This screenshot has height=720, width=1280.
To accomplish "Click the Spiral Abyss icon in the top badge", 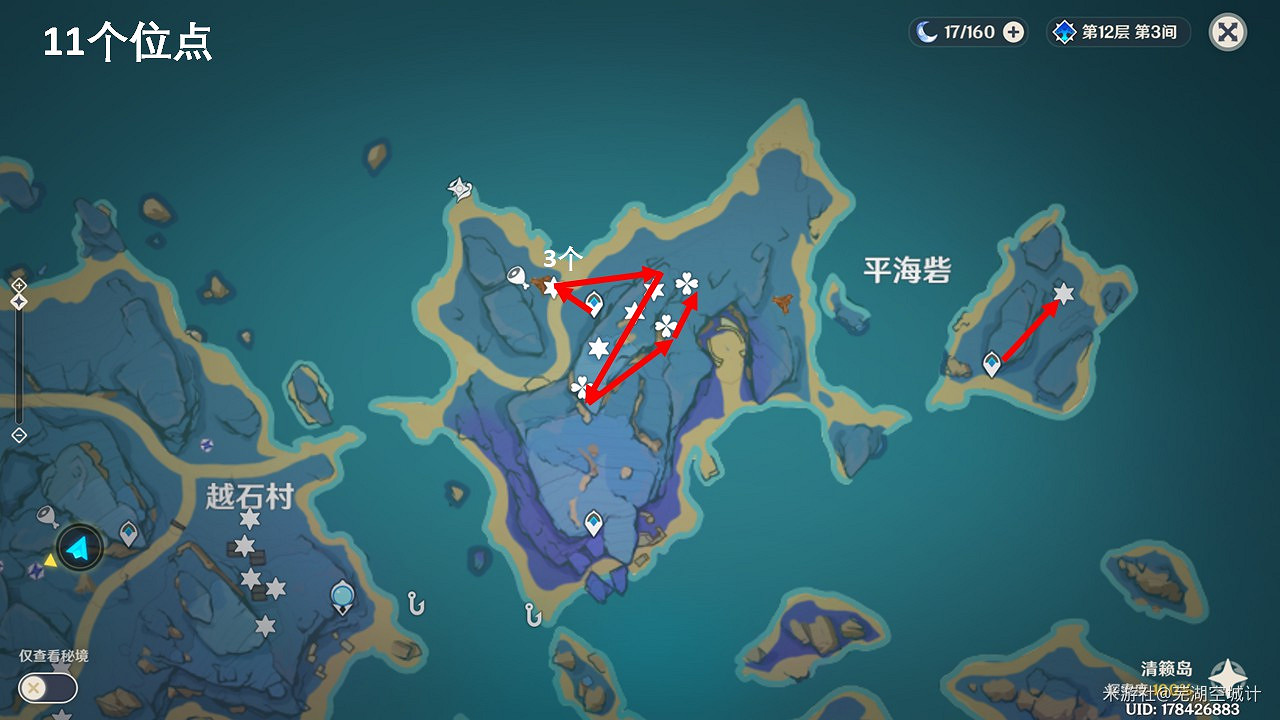I will 1064,31.
